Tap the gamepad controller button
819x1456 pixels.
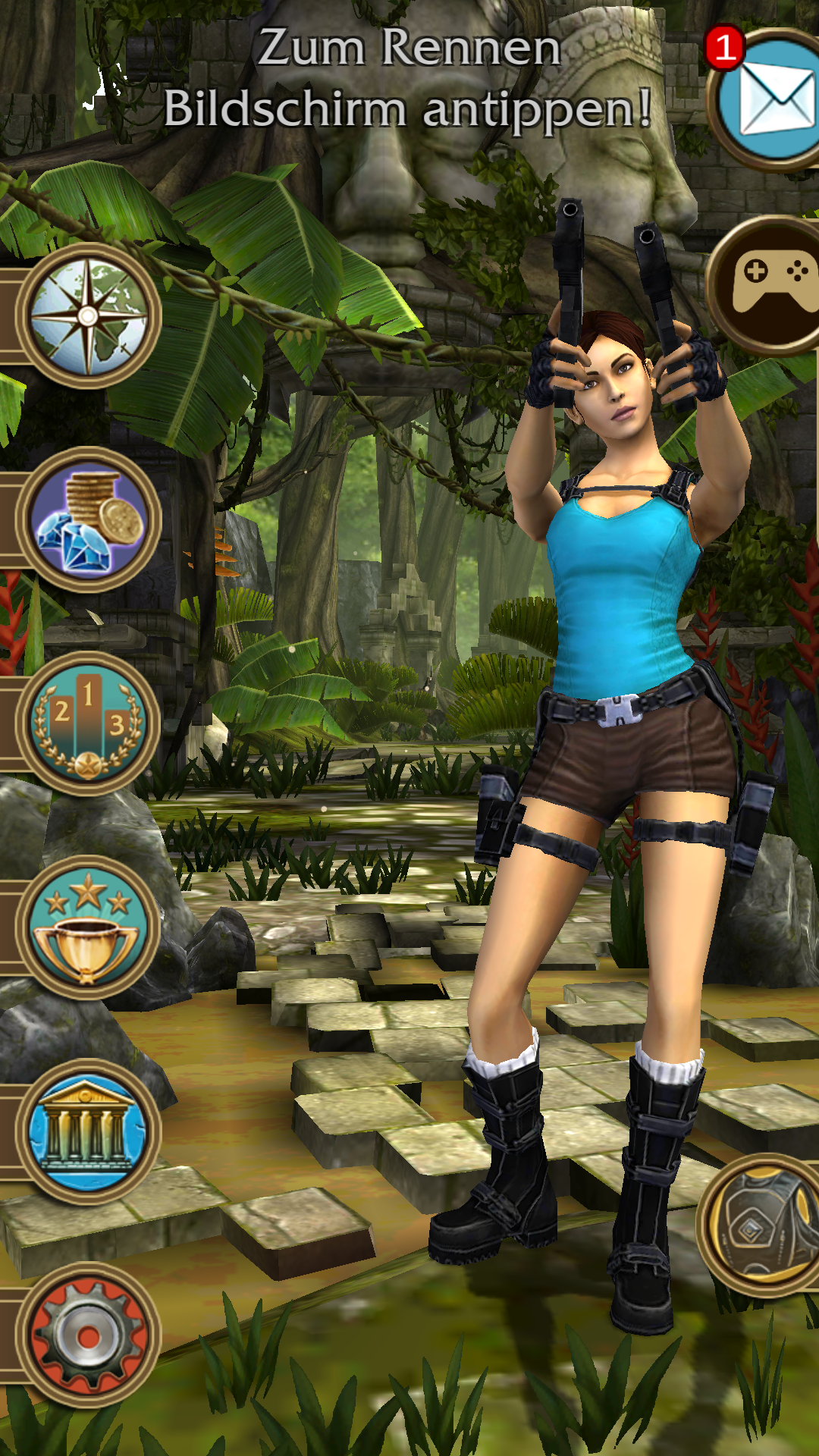coord(770,285)
